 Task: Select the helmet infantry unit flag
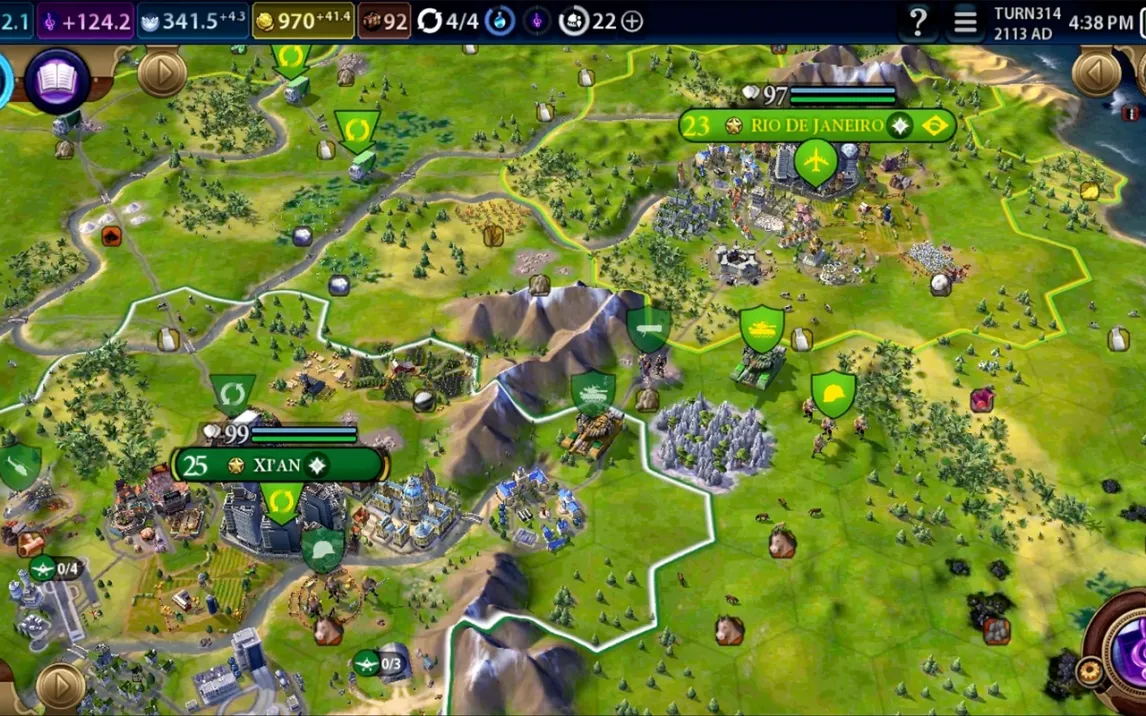click(833, 394)
